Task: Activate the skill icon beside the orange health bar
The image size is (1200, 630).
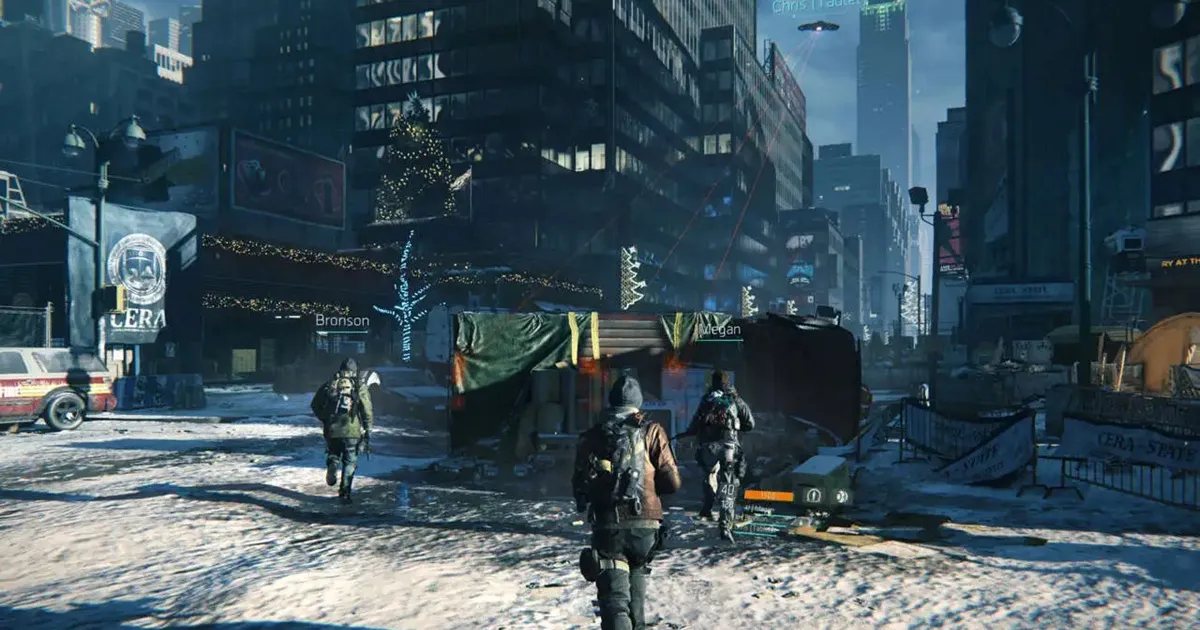Action: tap(812, 494)
